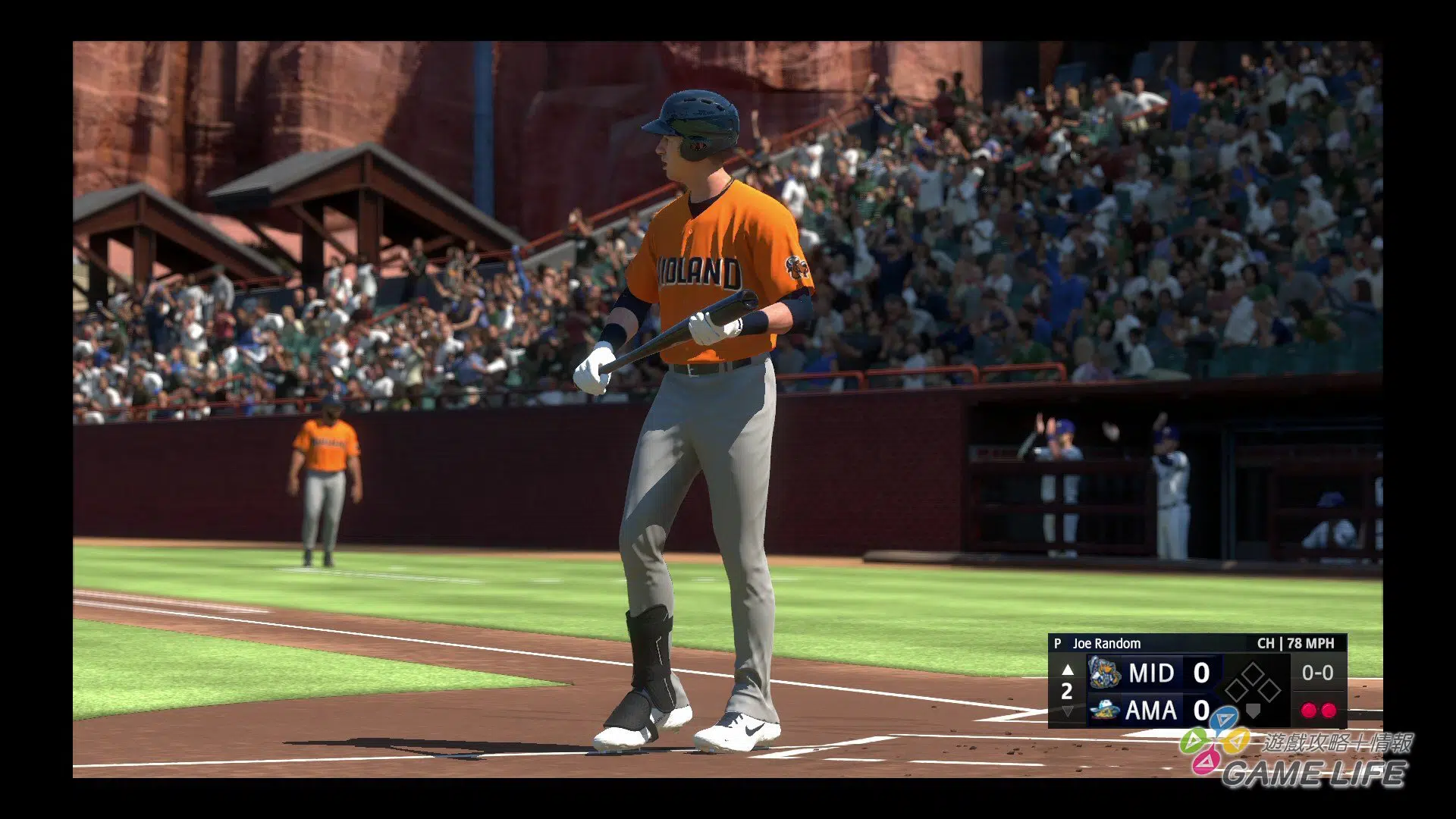Click the Midland team logo in scorebug
This screenshot has width=1456, height=819.
[1104, 673]
